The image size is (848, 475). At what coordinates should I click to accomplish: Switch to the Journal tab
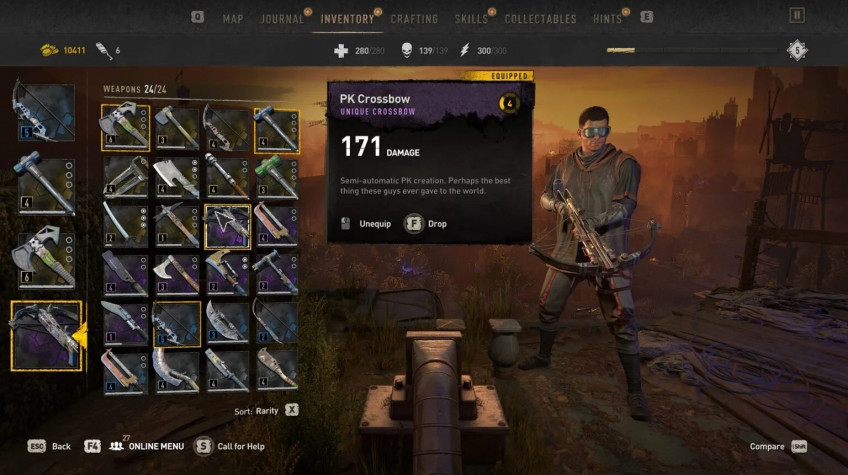[282, 19]
